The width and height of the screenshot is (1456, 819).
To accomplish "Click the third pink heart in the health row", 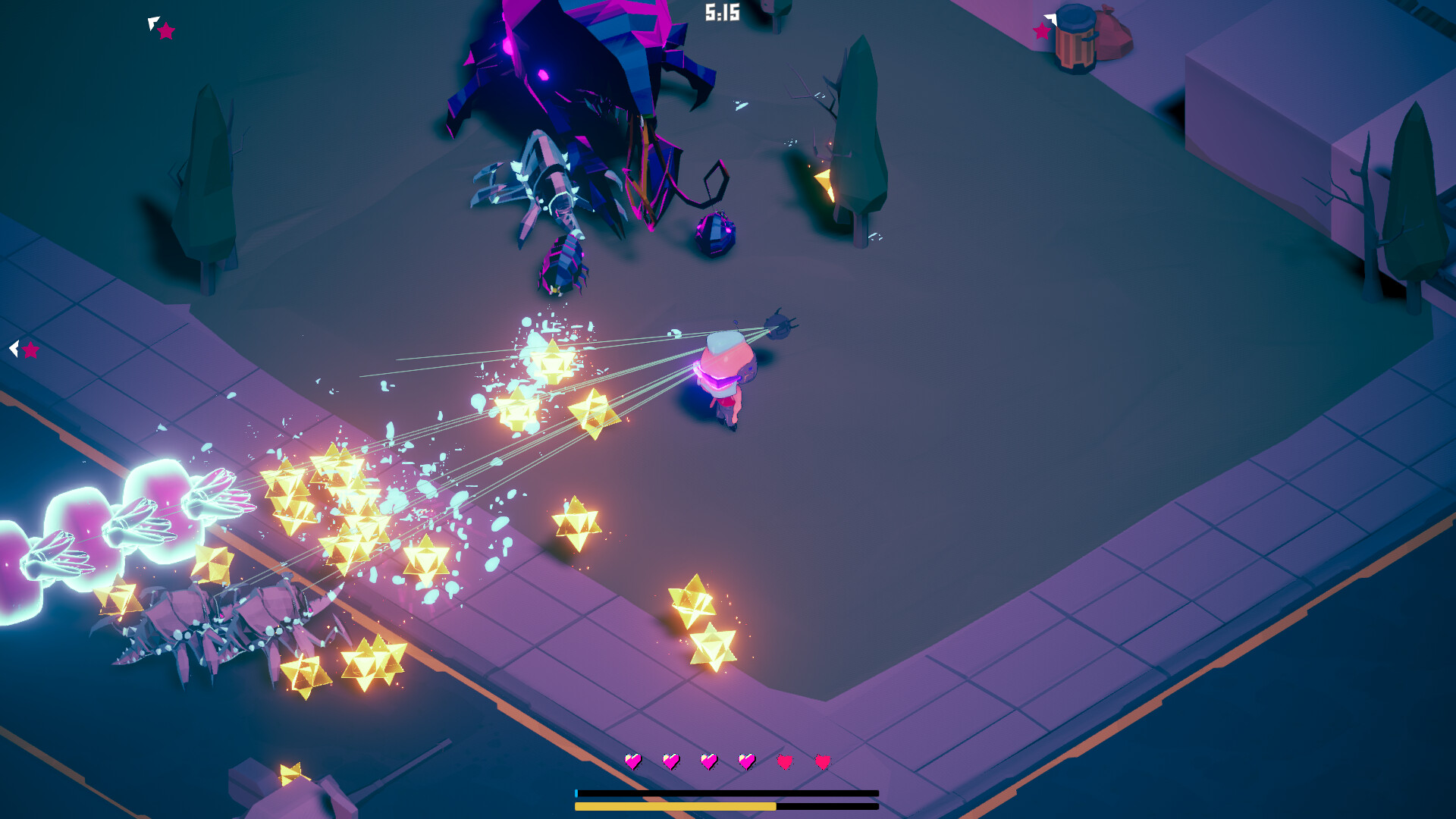I will [709, 761].
